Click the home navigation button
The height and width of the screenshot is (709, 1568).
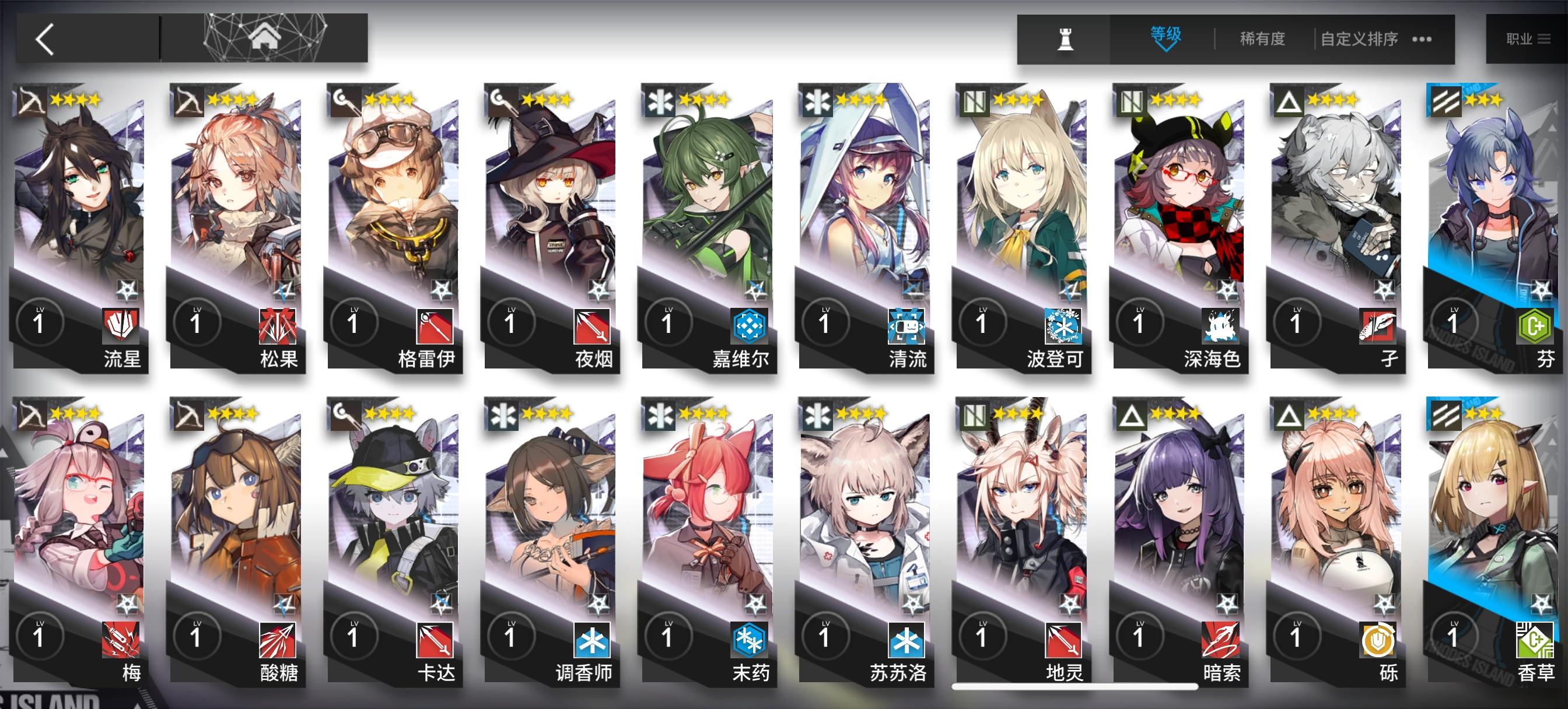pyautogui.click(x=265, y=37)
